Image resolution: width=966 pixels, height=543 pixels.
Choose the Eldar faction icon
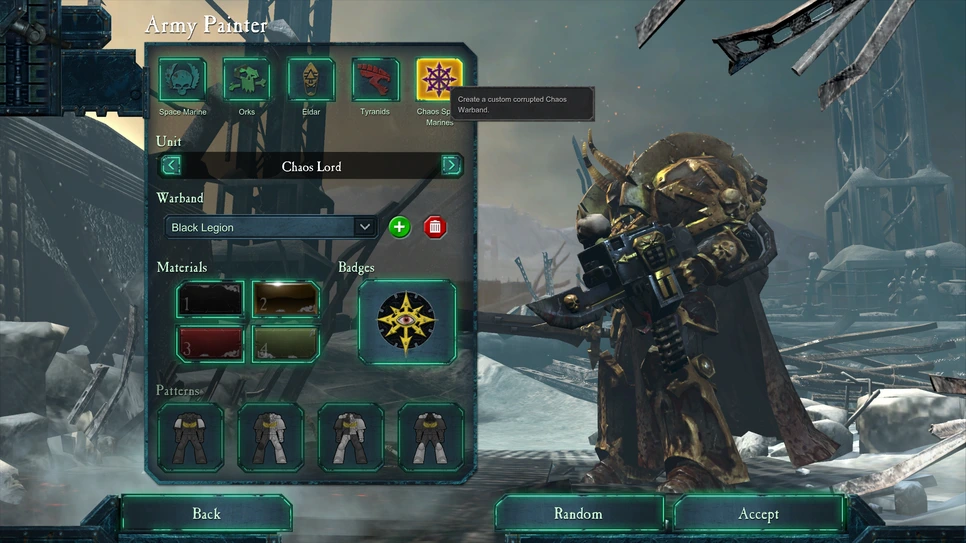pos(311,79)
